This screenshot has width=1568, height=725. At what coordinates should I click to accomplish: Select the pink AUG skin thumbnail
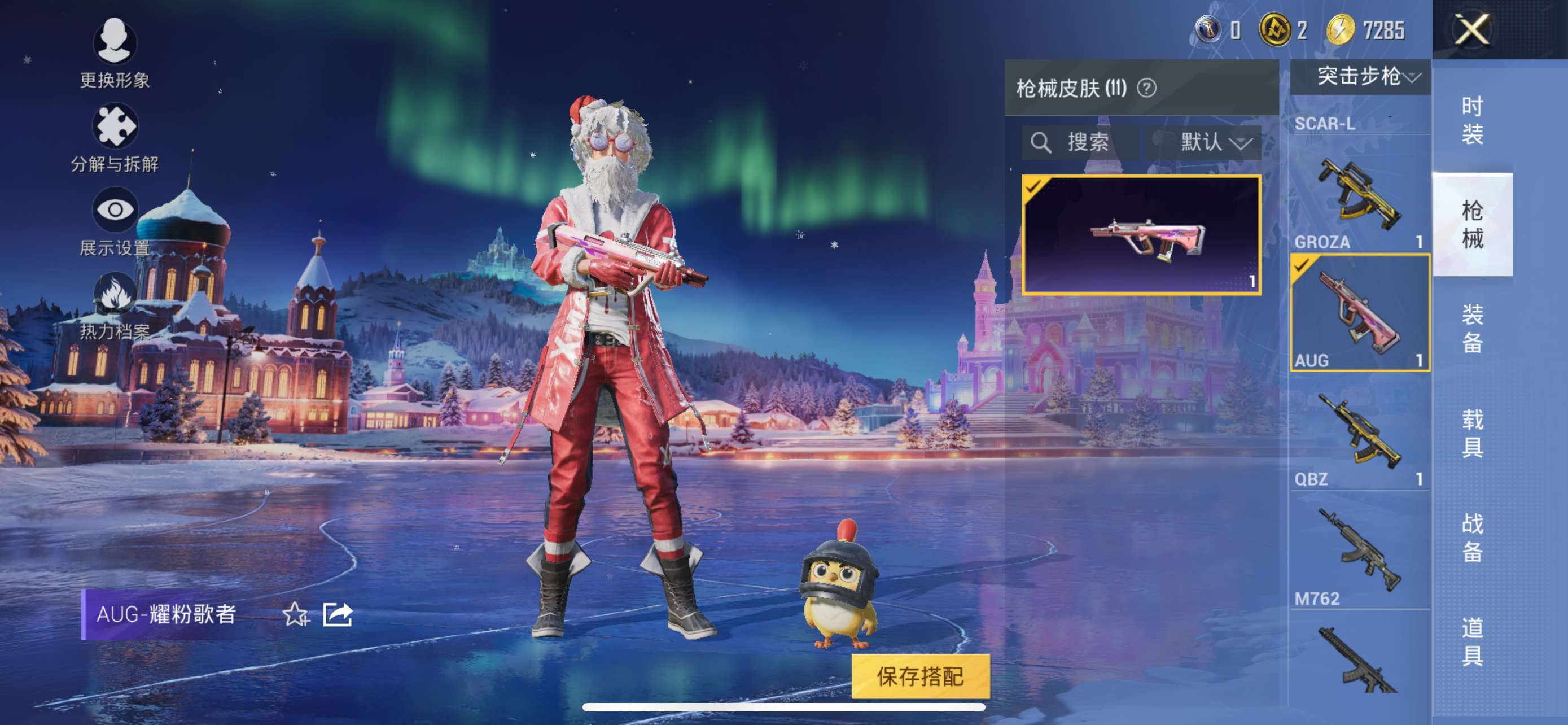pyautogui.click(x=1141, y=235)
